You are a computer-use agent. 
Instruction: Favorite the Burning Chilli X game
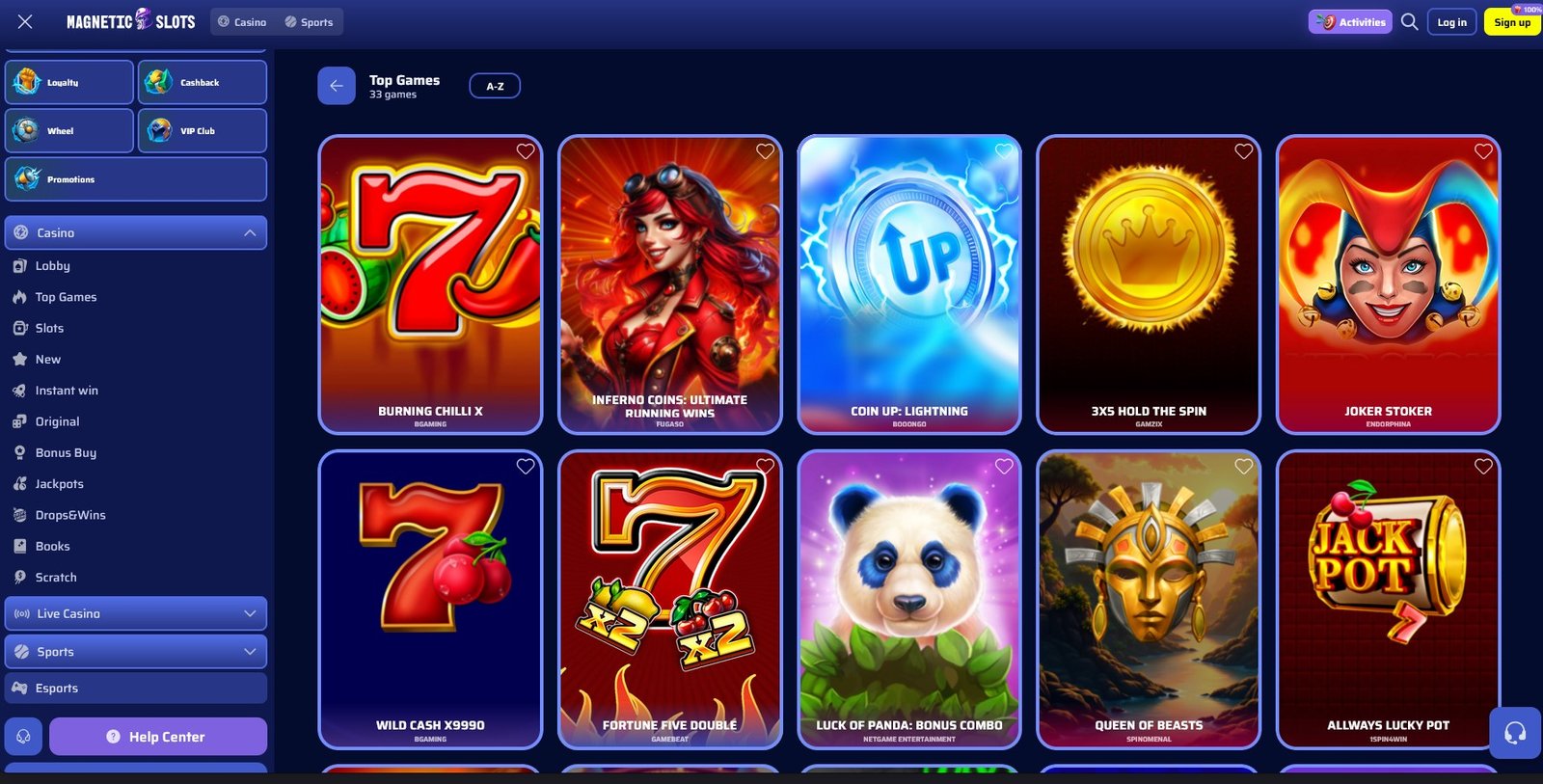pos(526,151)
